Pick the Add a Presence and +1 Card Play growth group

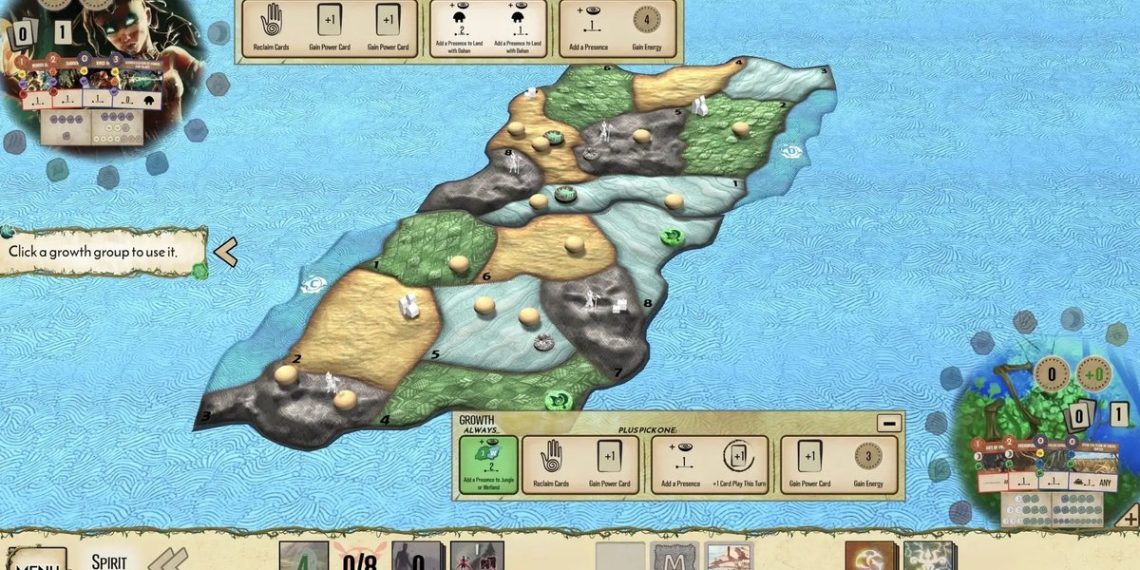pyautogui.click(x=710, y=465)
